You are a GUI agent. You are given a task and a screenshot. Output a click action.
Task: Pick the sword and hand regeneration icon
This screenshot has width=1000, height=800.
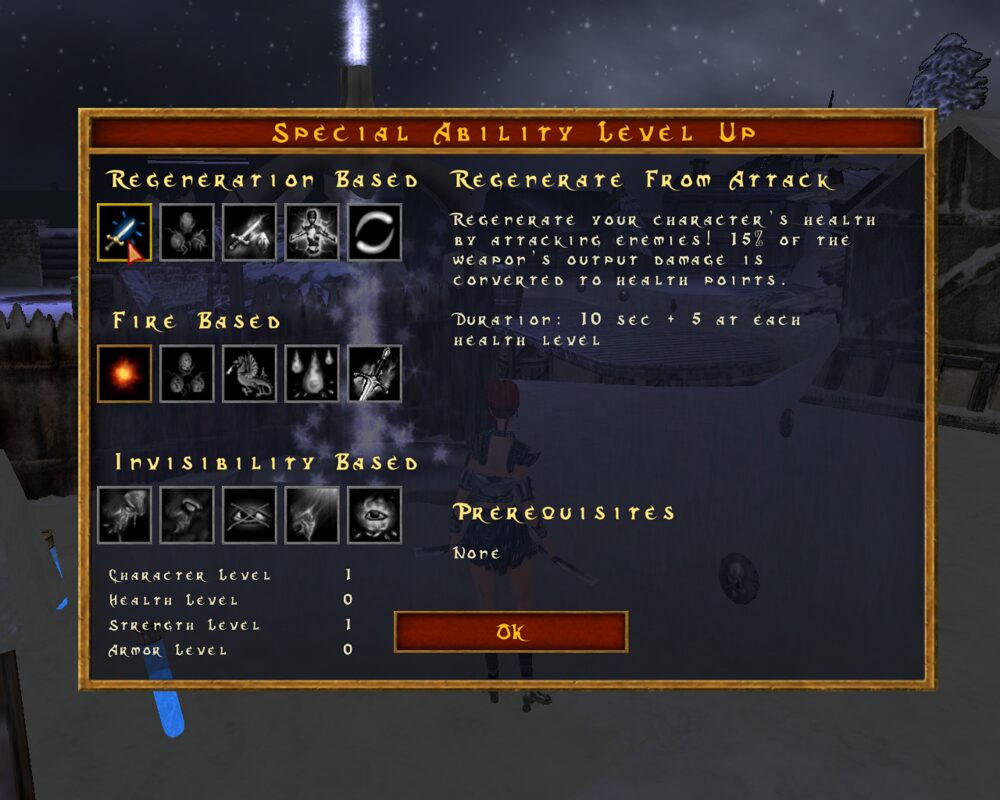(x=250, y=232)
